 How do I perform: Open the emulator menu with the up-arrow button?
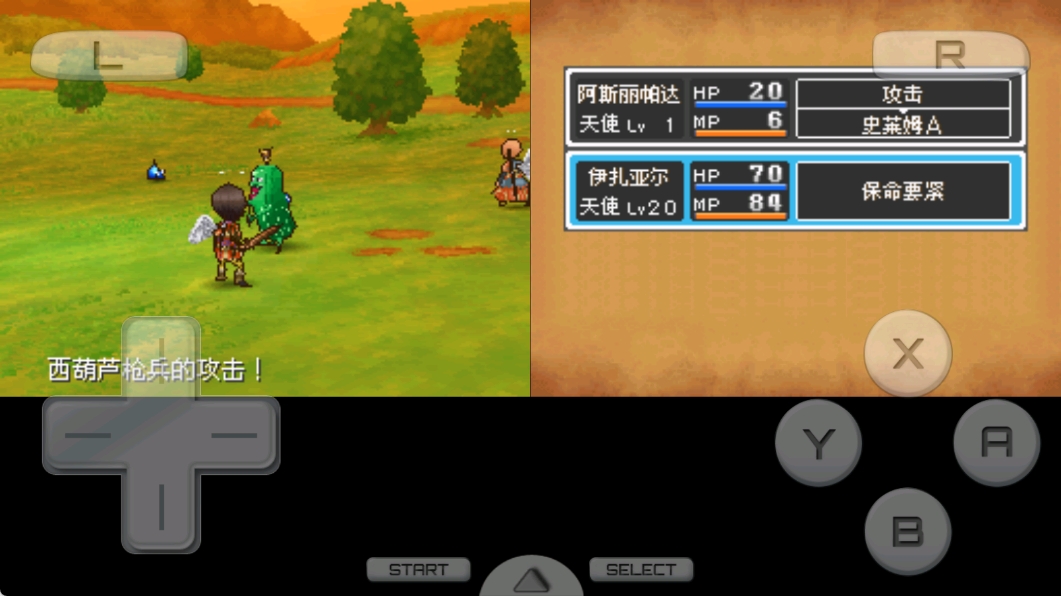(531, 580)
